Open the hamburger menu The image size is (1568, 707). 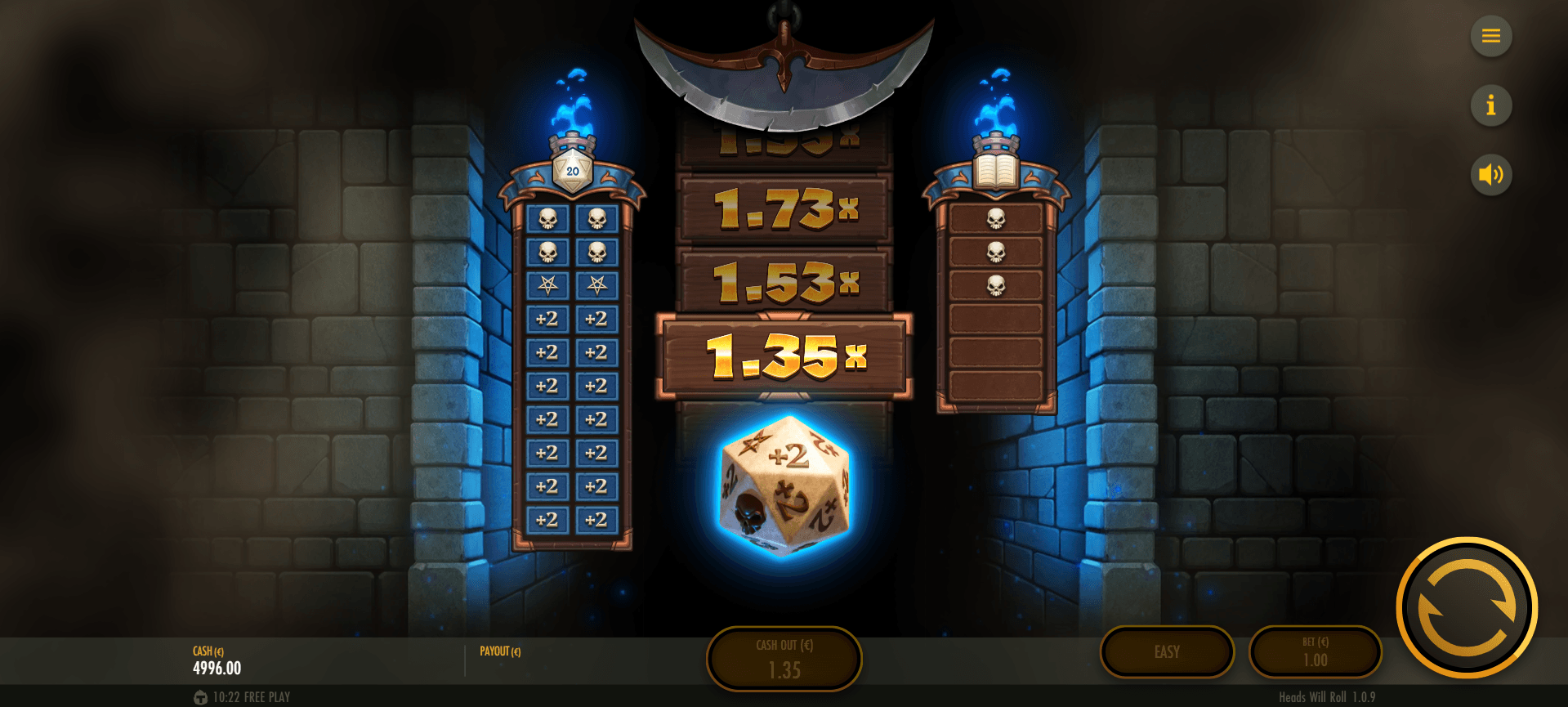coord(1490,36)
